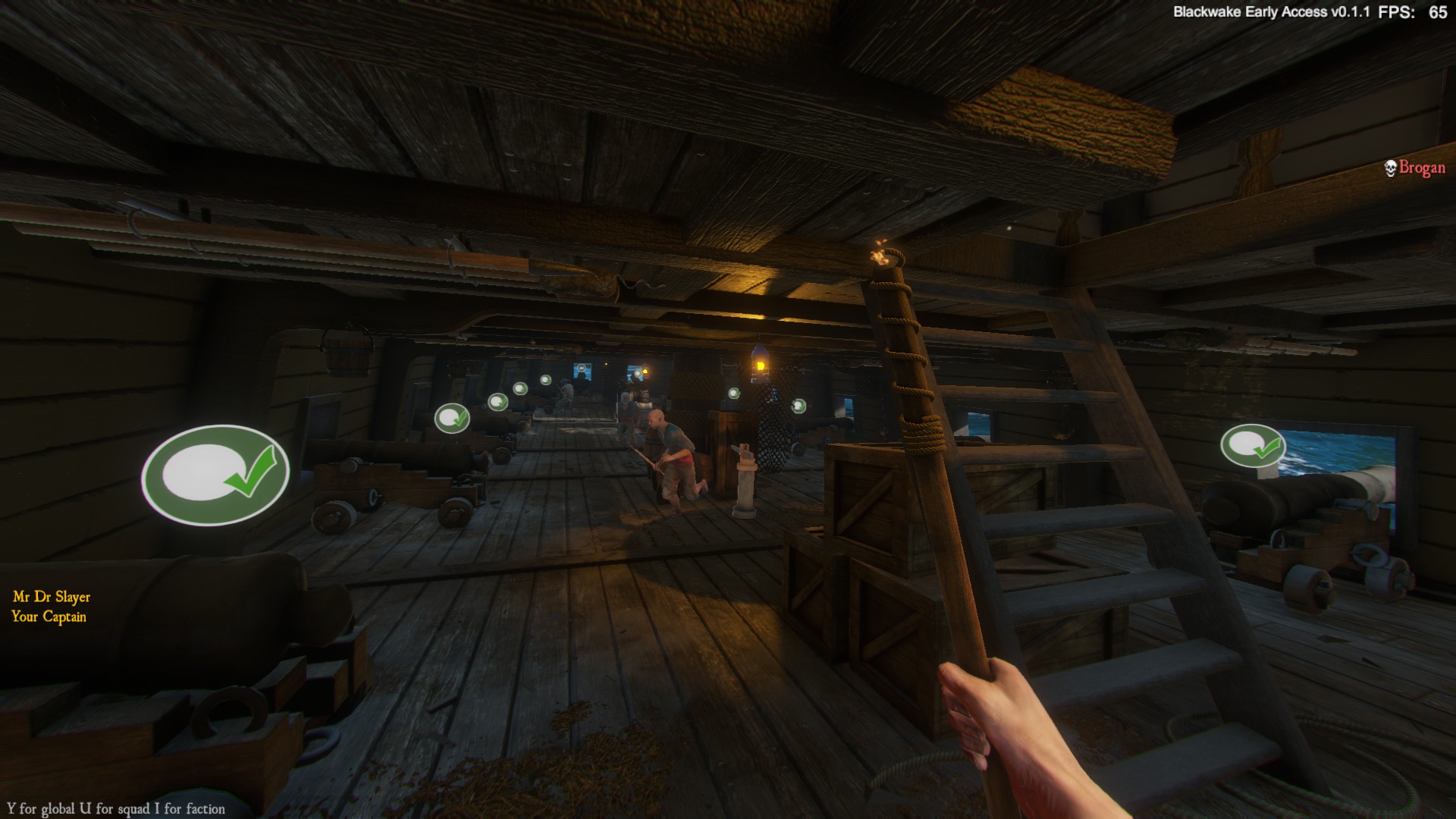Click the largest green checkmark cannon marker

point(215,475)
